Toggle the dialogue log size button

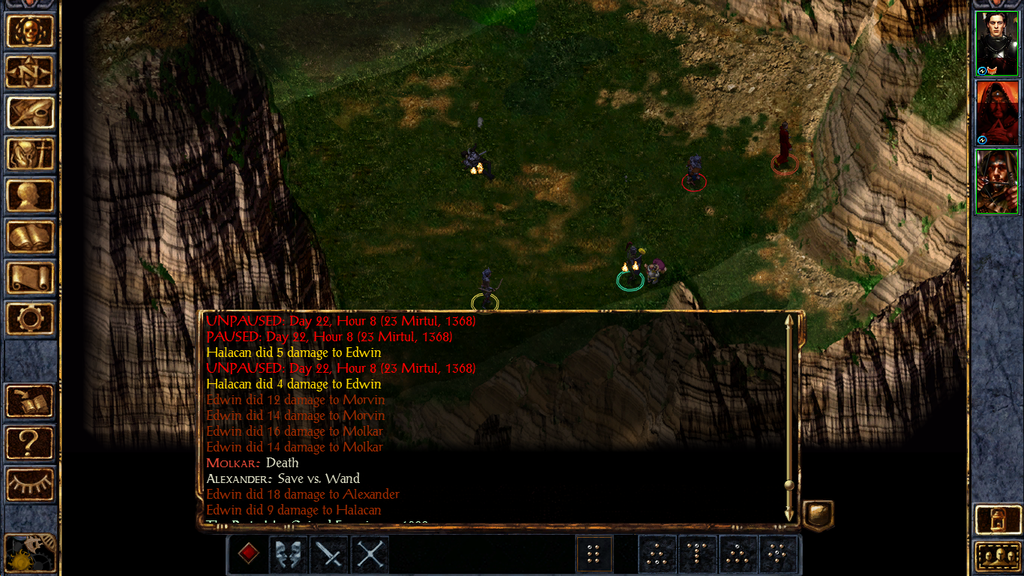(x=817, y=515)
